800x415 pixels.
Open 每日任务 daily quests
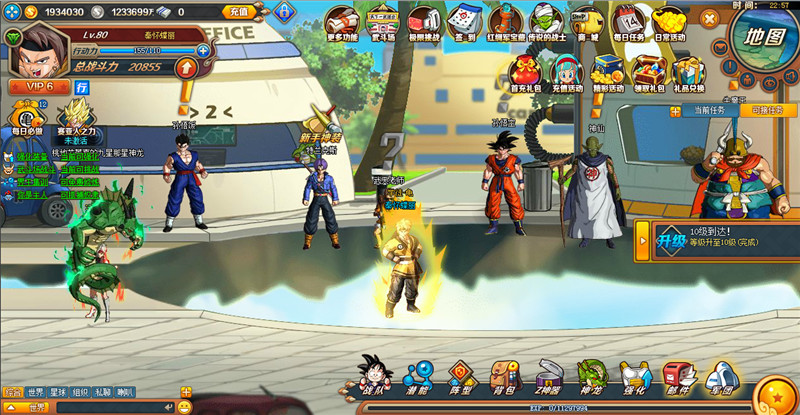(629, 22)
